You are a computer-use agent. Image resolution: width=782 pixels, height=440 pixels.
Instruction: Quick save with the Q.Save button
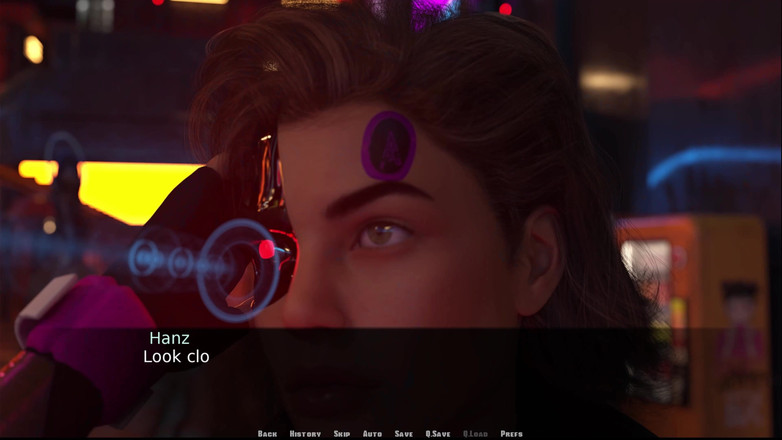(x=438, y=434)
